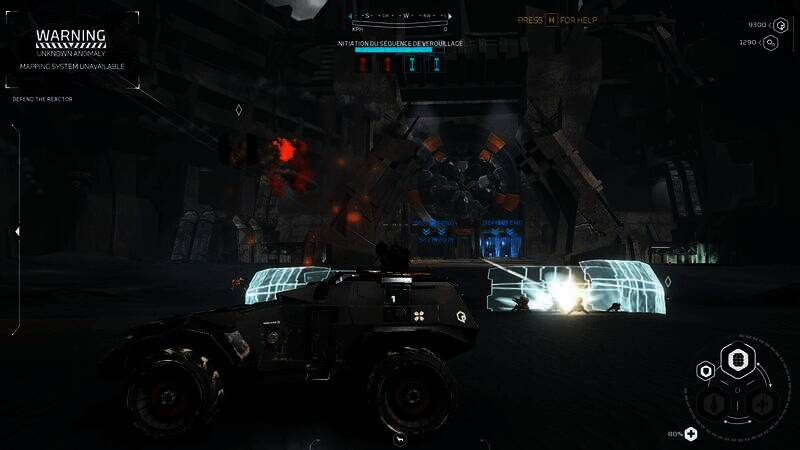The width and height of the screenshot is (800, 450).
Task: Click the minimap warning panel
Action: (x=70, y=48)
